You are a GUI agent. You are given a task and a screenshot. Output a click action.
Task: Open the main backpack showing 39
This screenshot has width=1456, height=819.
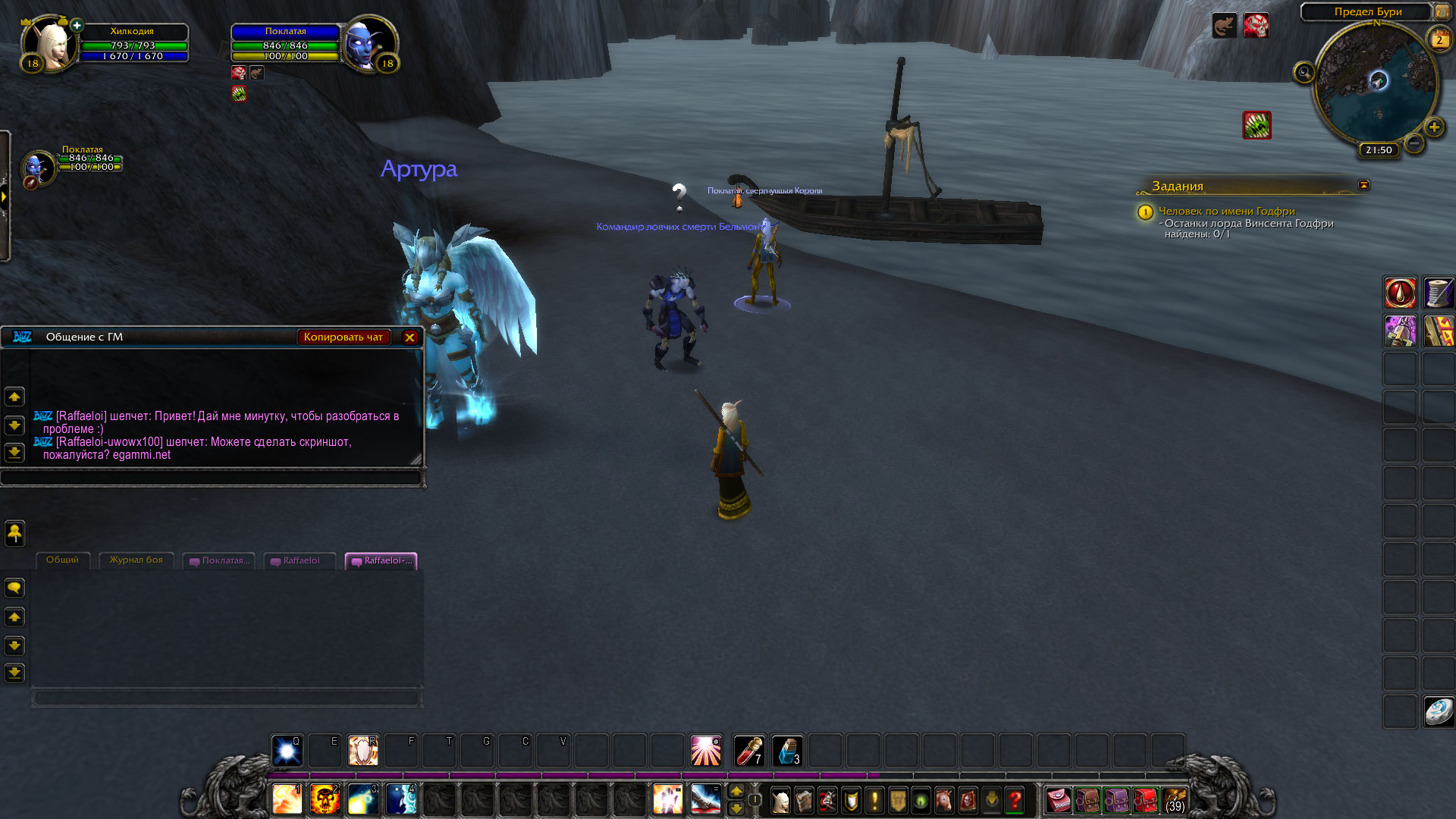[1175, 800]
